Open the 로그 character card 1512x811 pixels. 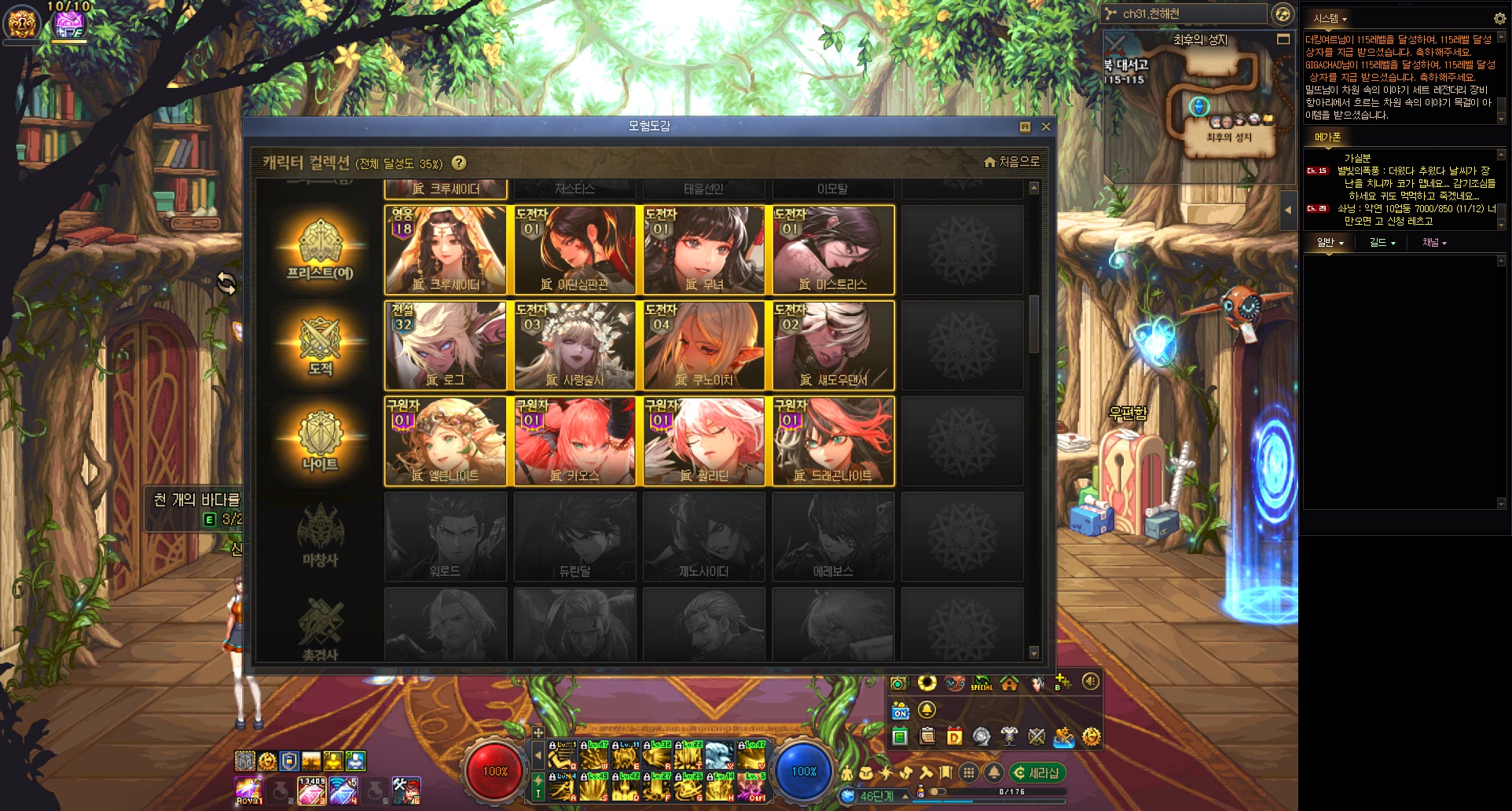tap(445, 346)
